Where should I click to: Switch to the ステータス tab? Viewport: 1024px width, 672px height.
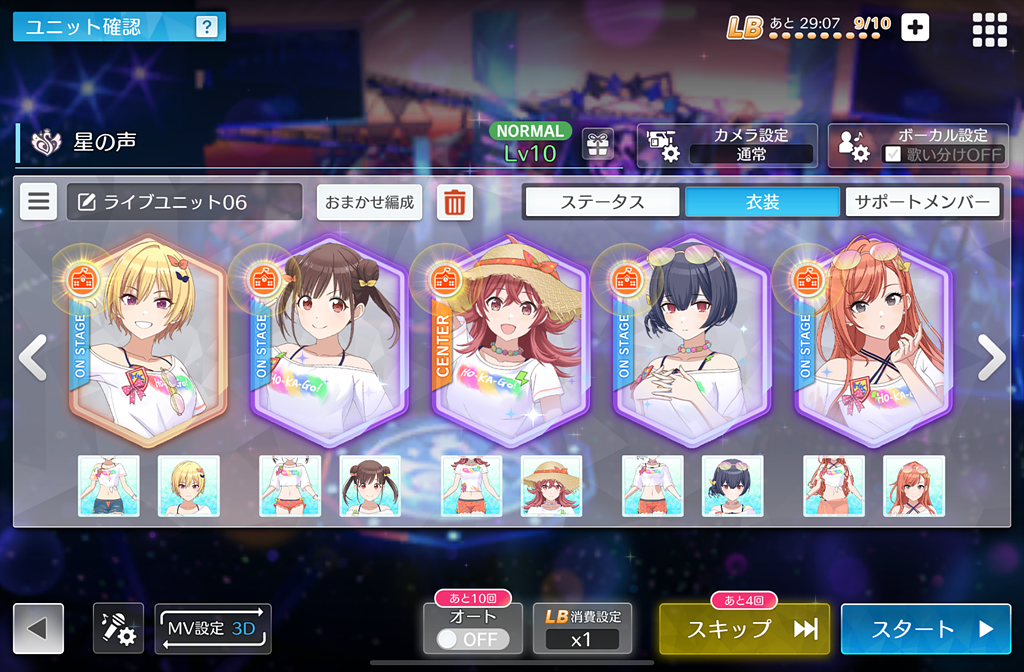[602, 202]
